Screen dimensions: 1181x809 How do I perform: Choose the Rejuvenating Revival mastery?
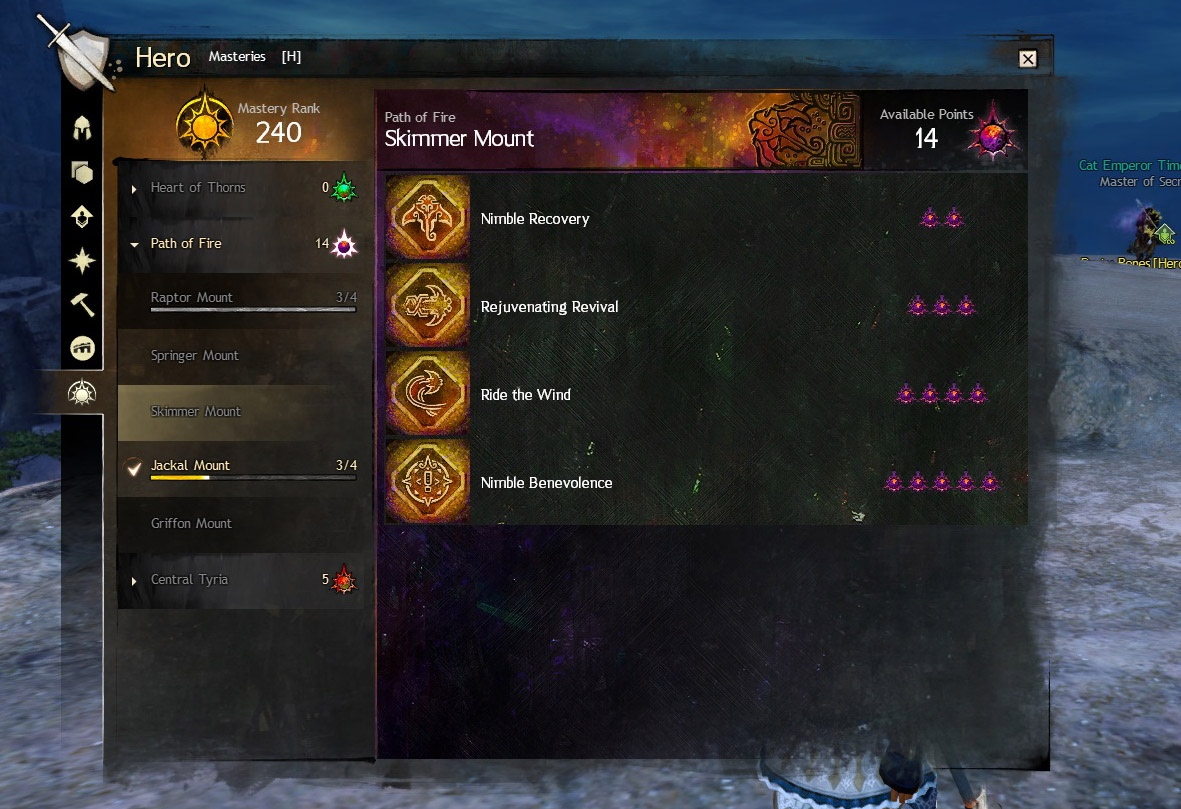pyautogui.click(x=549, y=307)
